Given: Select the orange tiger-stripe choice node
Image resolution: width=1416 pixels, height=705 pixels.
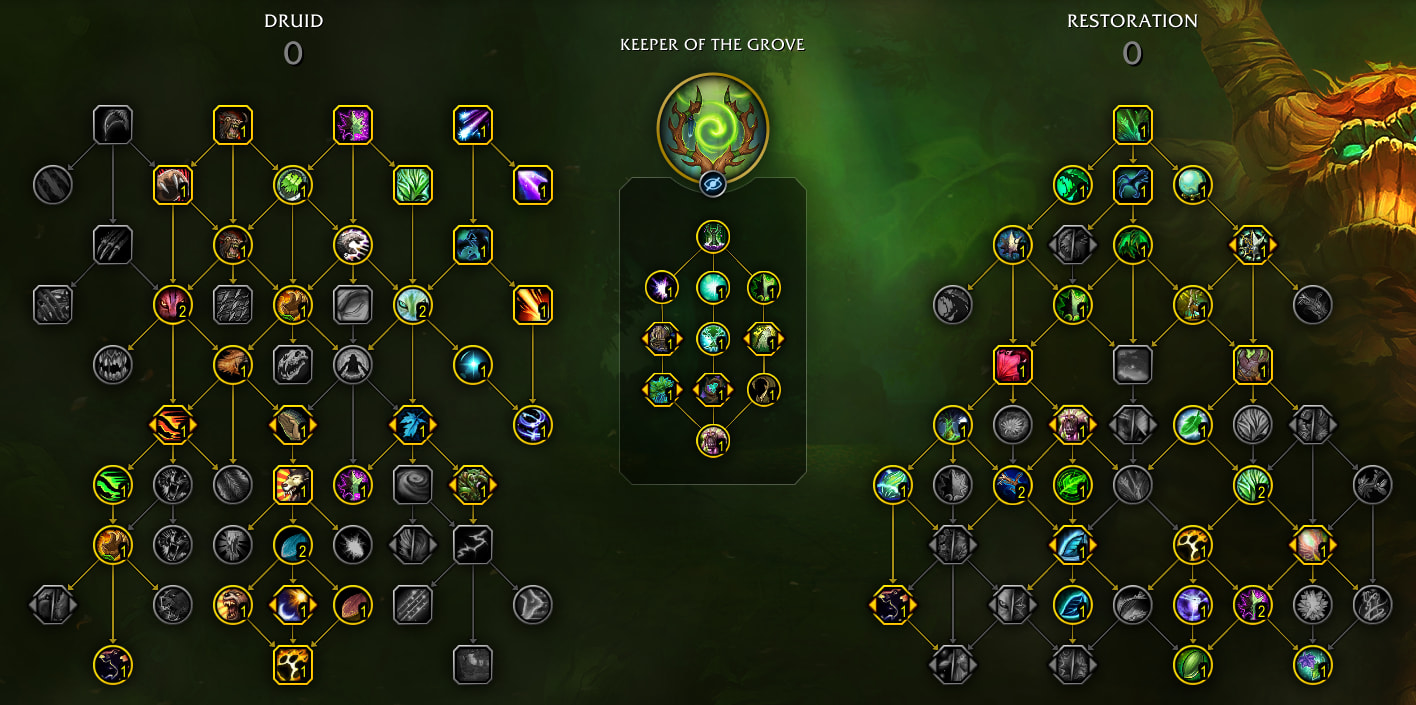Looking at the screenshot, I should coord(173,425).
